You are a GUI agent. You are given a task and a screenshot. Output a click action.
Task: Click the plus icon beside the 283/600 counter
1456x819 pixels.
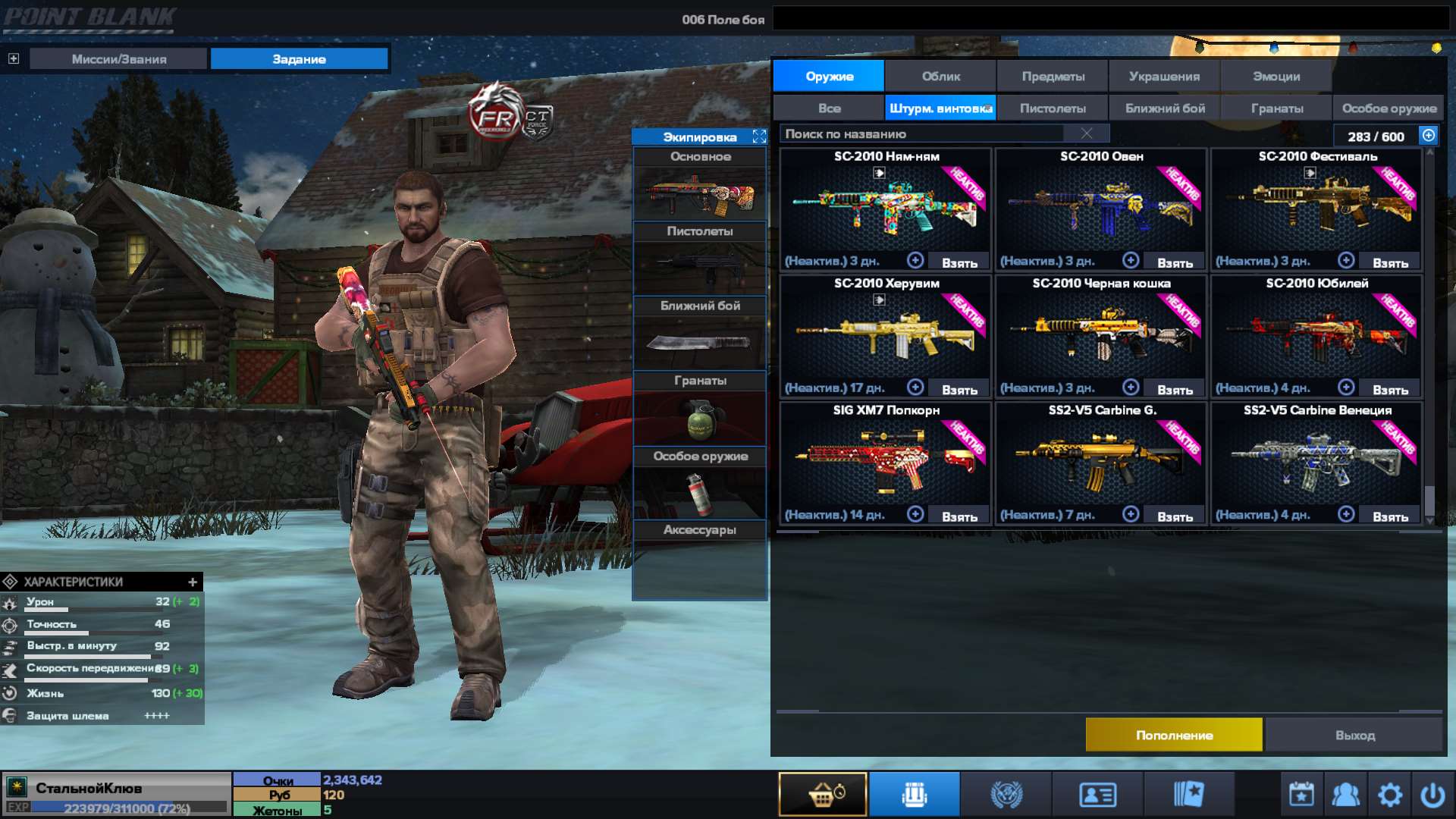[x=1429, y=136]
